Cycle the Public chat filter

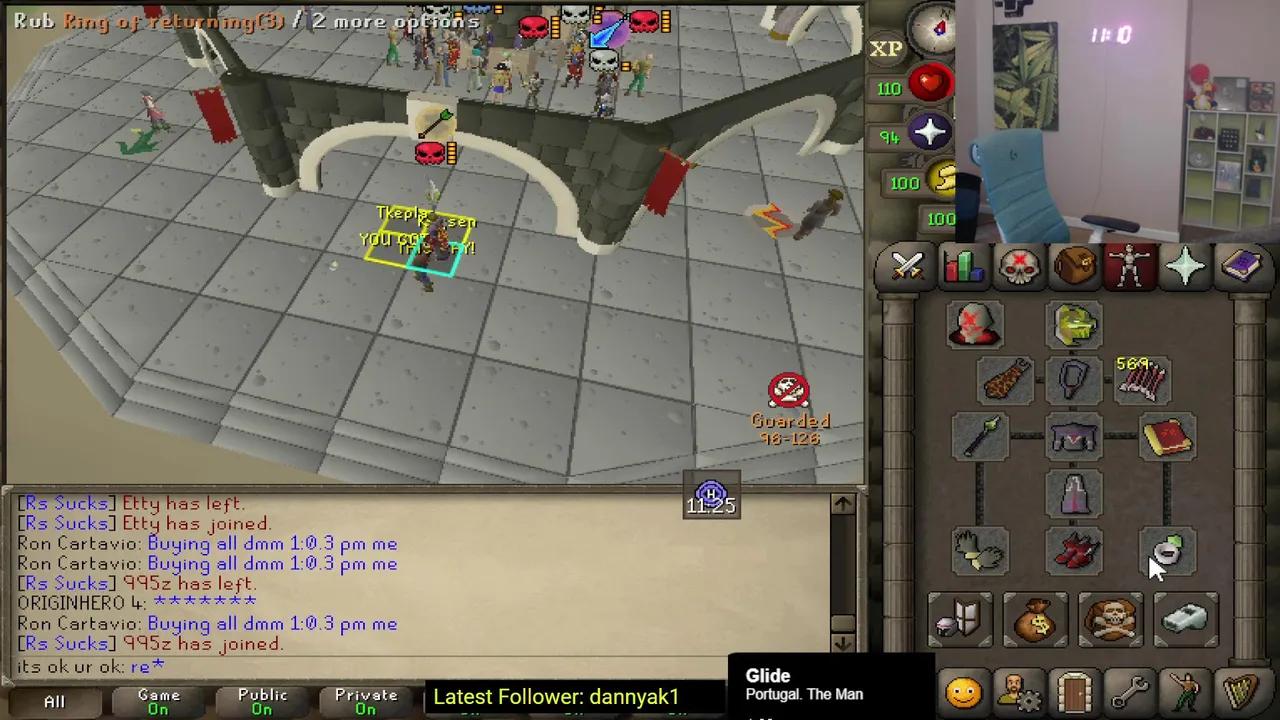pos(262,697)
